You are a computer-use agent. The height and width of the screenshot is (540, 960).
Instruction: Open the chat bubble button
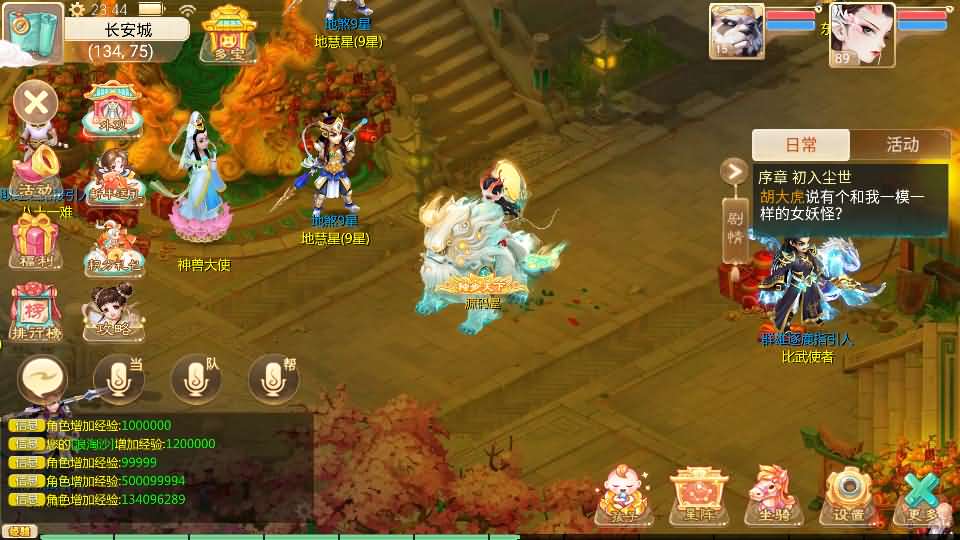42,379
